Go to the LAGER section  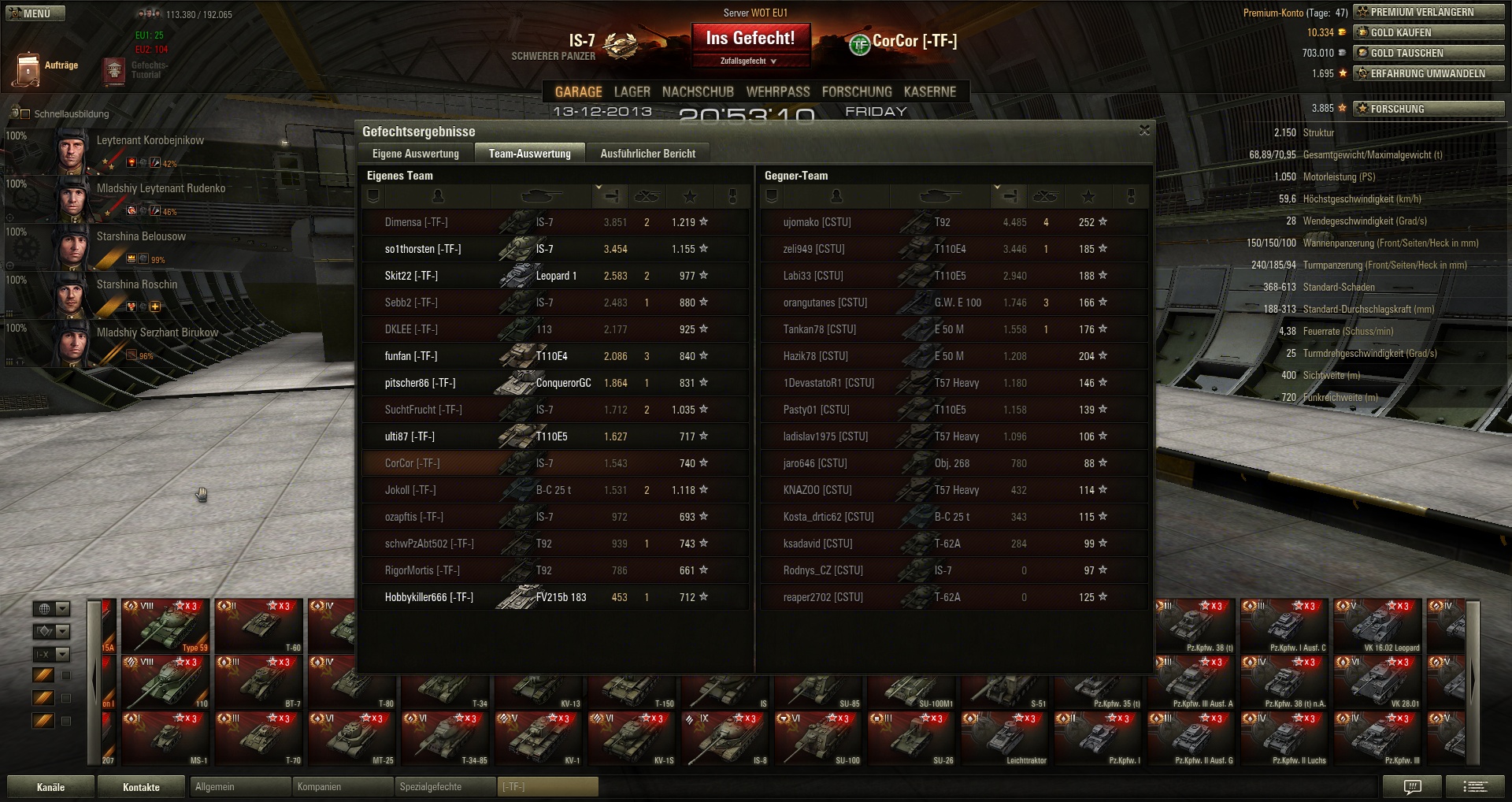(632, 92)
